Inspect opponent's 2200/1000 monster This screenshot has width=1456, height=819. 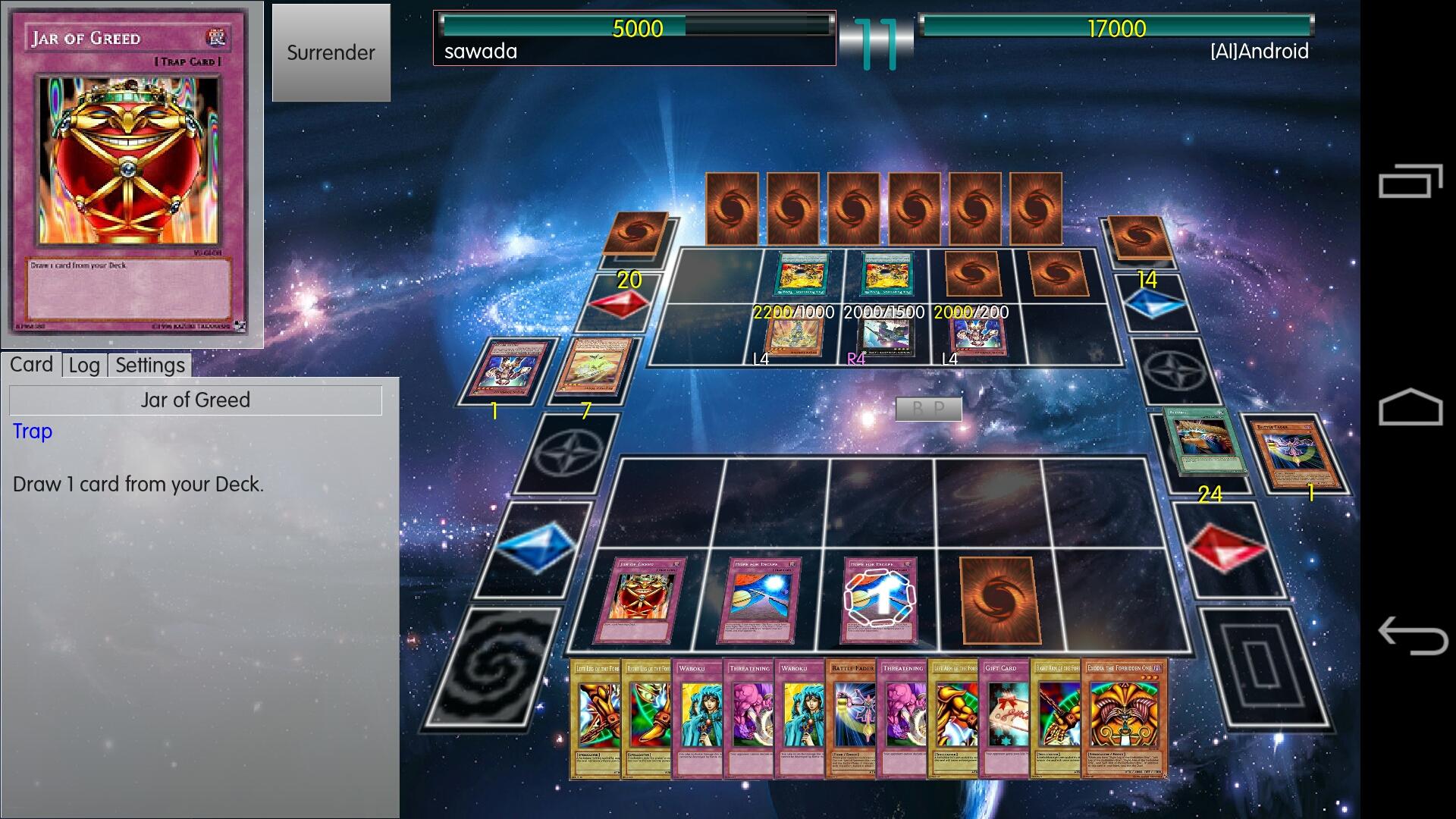[x=792, y=337]
